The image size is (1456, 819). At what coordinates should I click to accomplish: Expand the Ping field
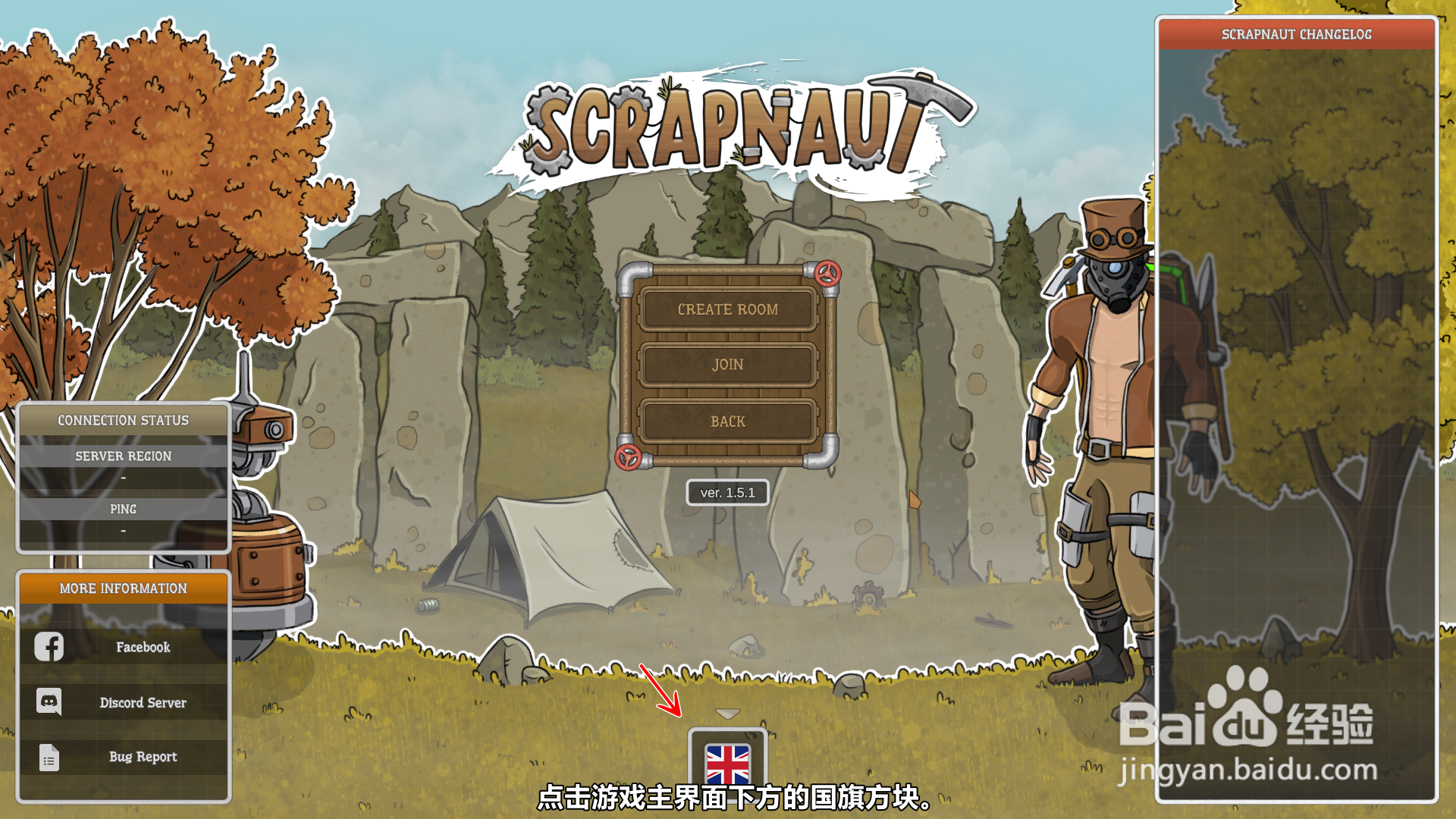pyautogui.click(x=123, y=509)
